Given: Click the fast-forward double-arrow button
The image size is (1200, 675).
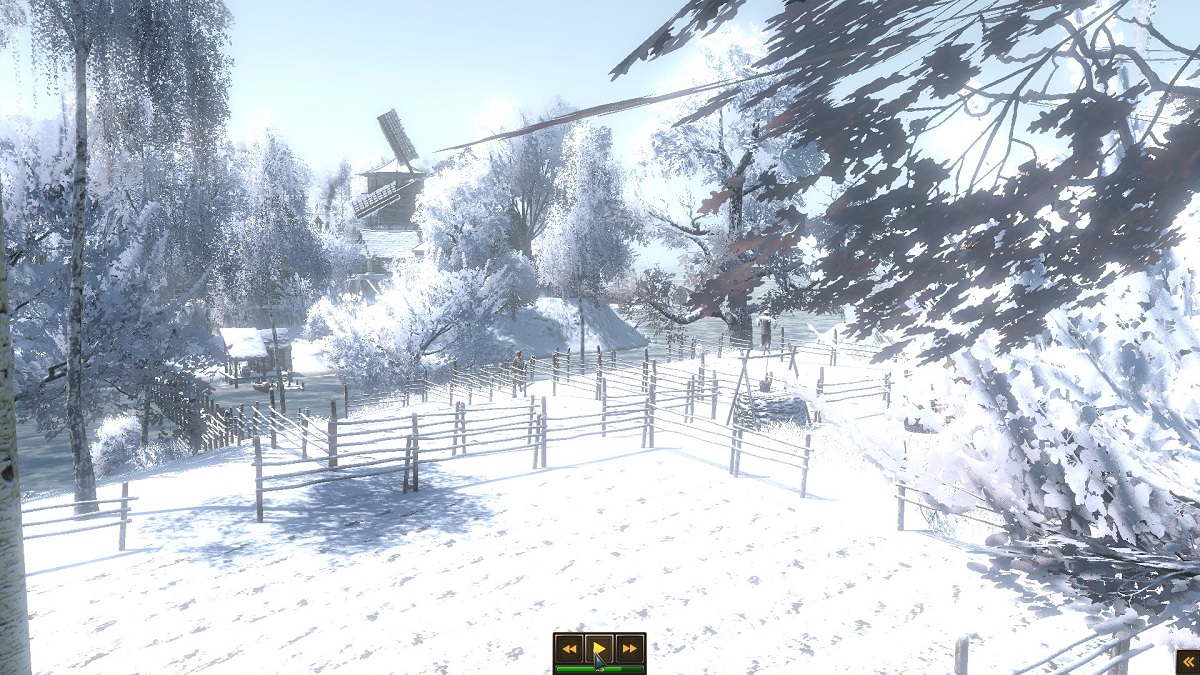Looking at the screenshot, I should tap(629, 648).
